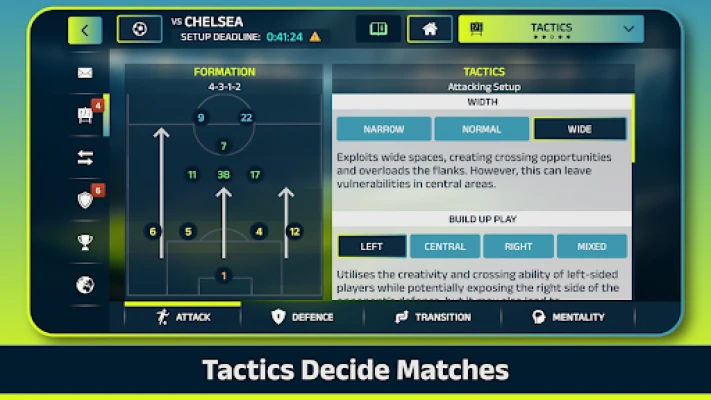This screenshot has height=400, width=711.
Task: Open the trophy competitions icon
Action: tap(85, 241)
